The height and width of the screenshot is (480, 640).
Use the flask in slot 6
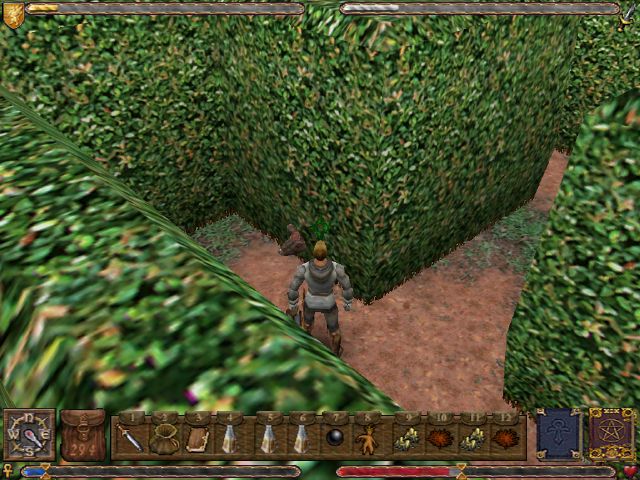point(300,437)
